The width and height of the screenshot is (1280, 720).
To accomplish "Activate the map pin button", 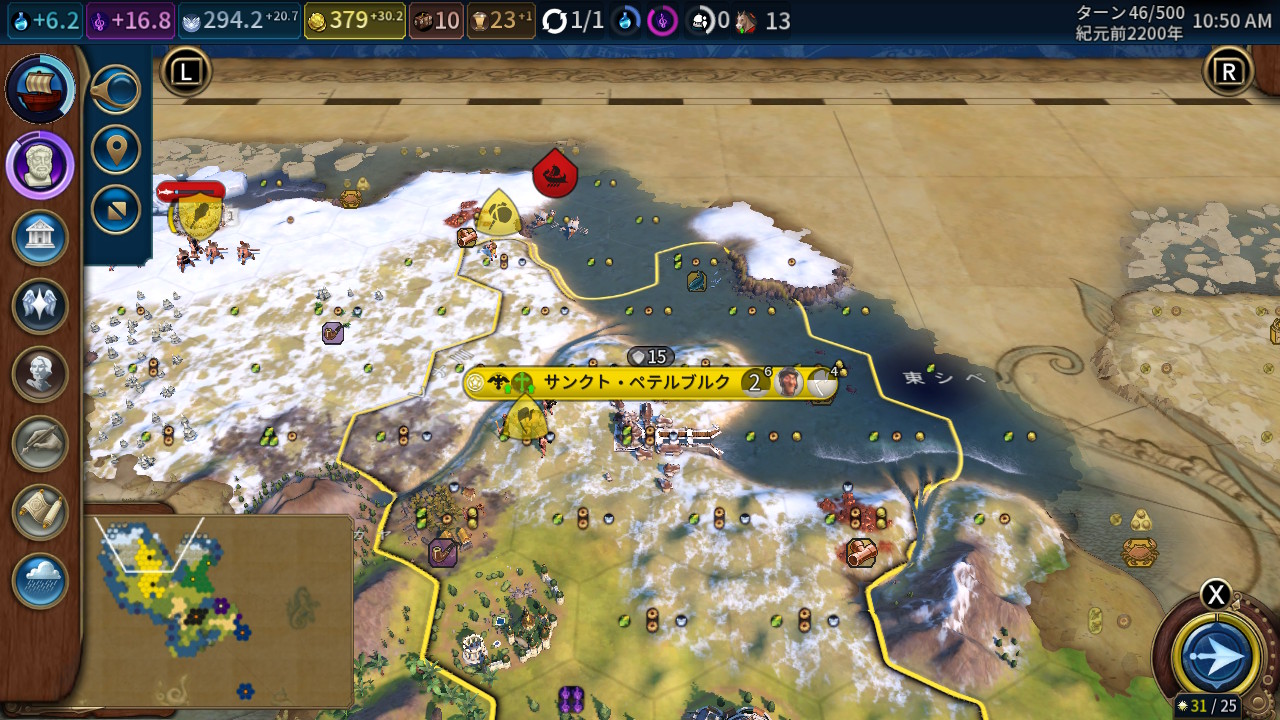I will click(116, 150).
